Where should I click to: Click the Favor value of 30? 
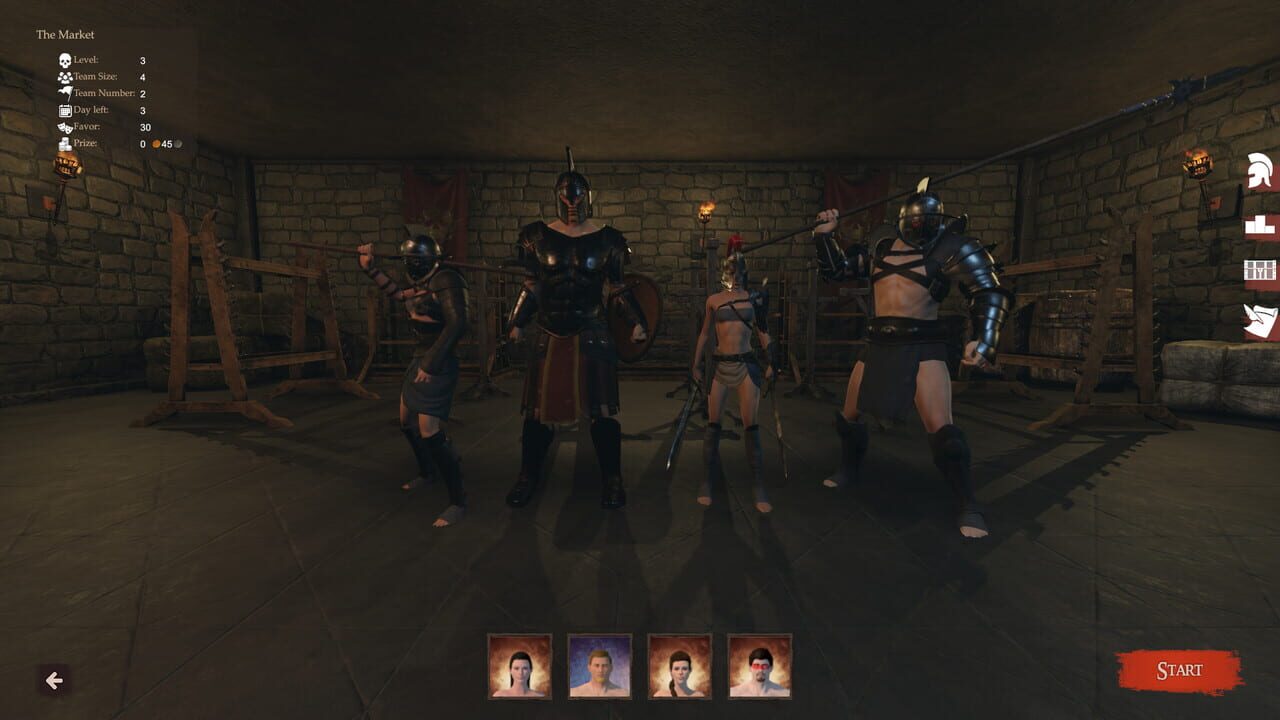pyautogui.click(x=145, y=127)
